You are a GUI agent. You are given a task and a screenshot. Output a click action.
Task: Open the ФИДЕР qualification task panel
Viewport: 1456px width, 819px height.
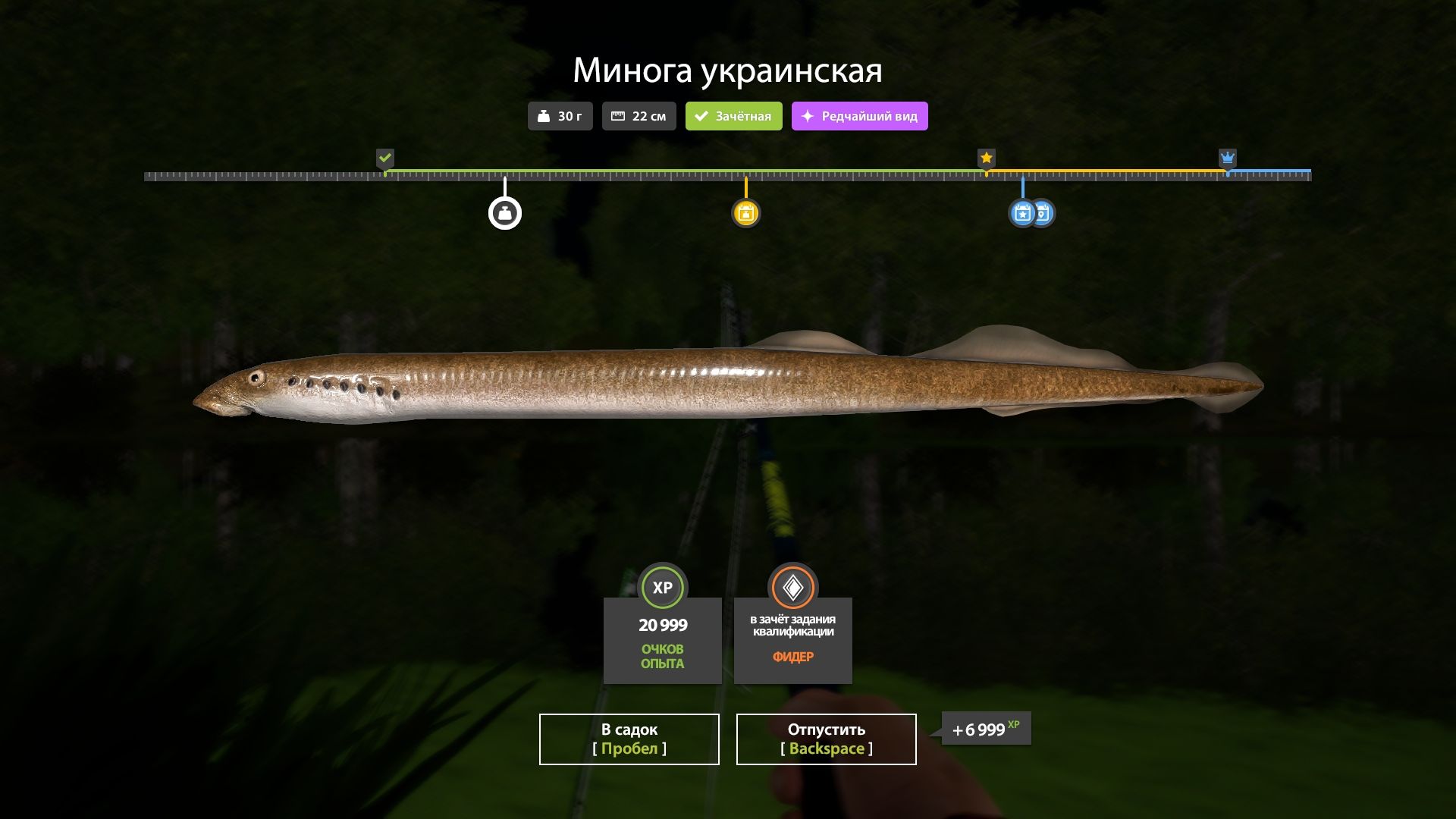click(792, 640)
